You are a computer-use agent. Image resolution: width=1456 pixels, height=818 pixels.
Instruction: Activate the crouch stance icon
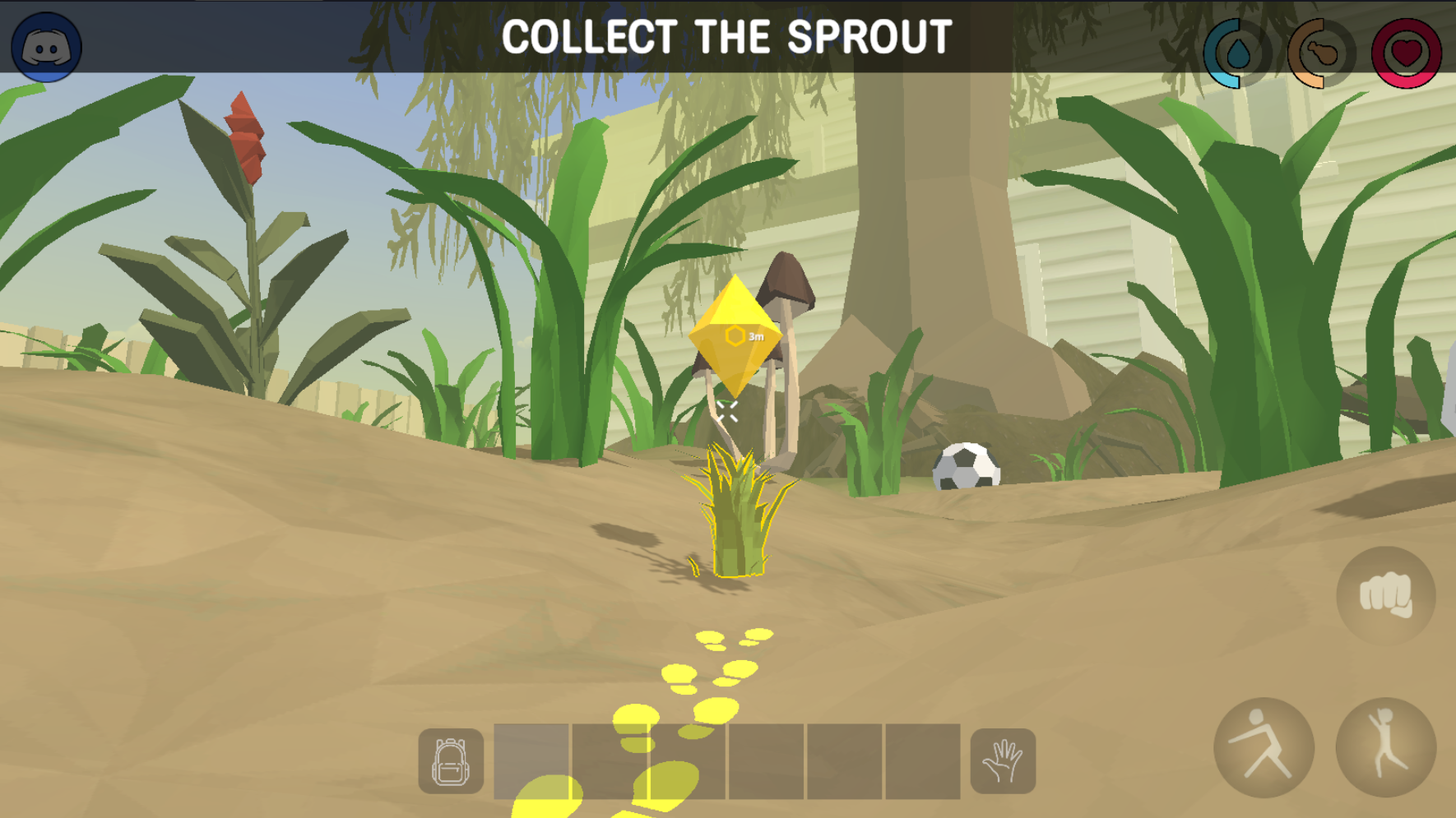[1266, 746]
